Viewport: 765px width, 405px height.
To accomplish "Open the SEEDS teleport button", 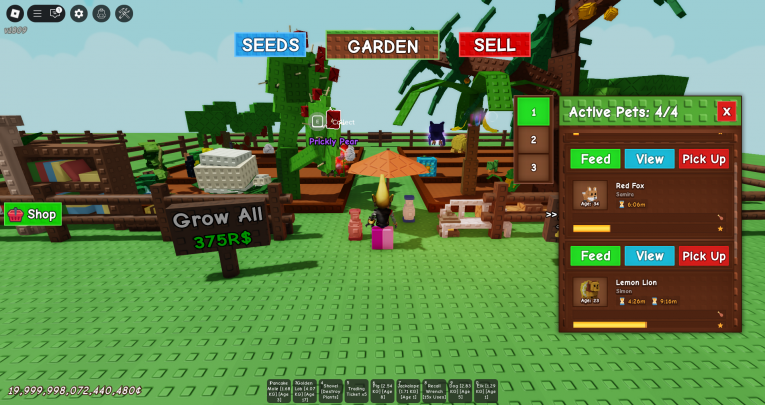I will click(270, 45).
